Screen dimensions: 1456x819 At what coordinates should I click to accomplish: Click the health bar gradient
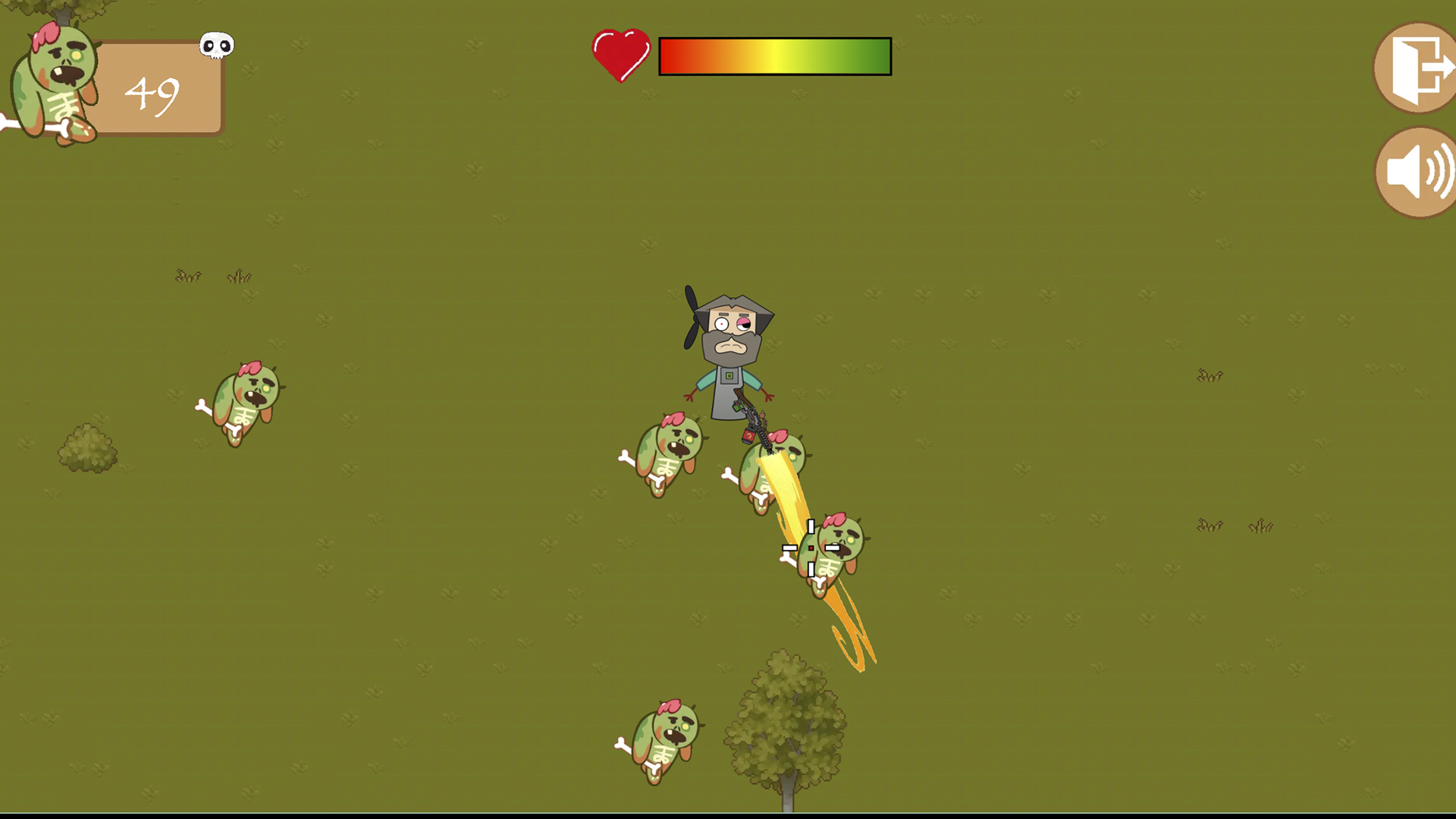pyautogui.click(x=773, y=54)
